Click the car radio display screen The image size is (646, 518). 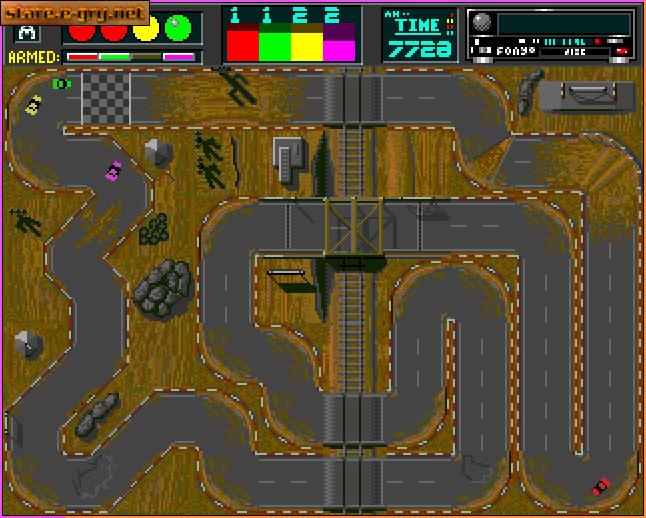563,23
